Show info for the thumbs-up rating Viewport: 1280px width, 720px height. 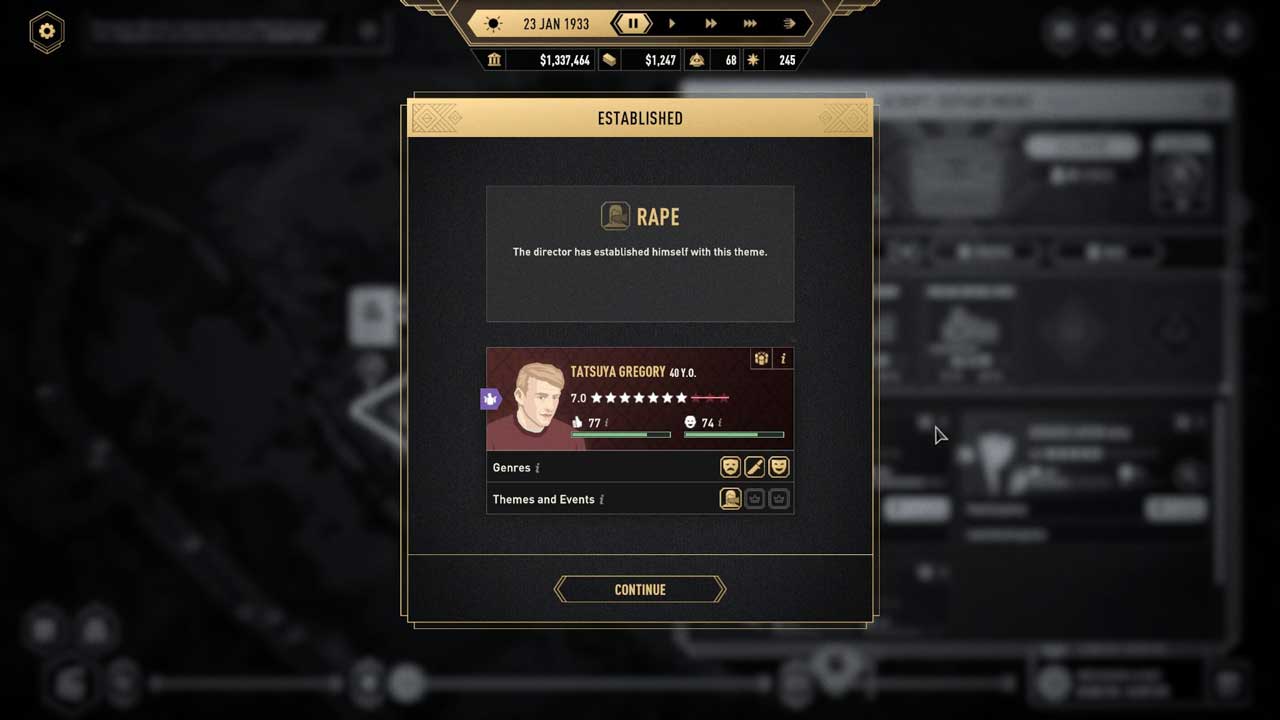click(606, 423)
